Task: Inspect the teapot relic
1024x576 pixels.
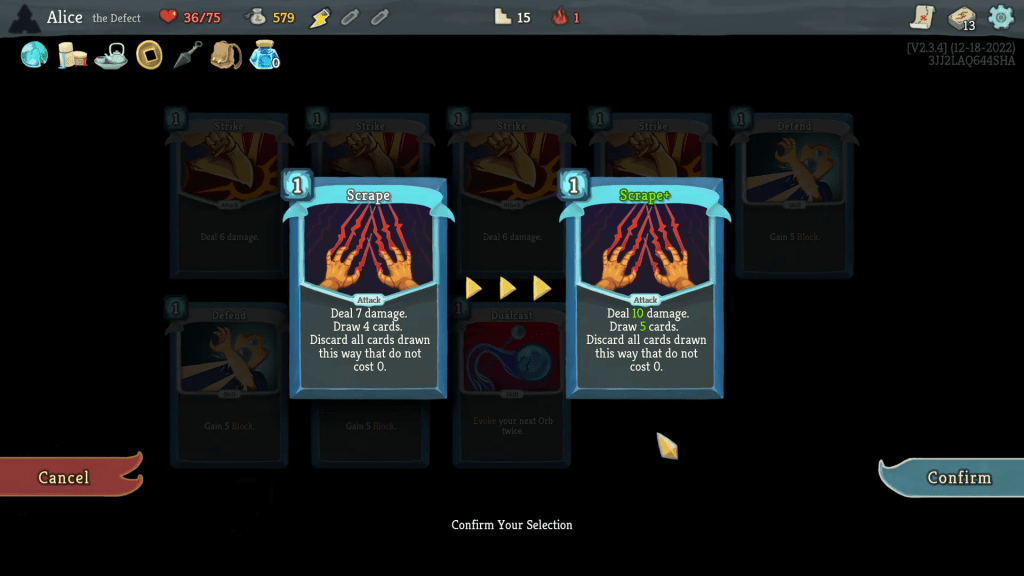Action: click(110, 56)
